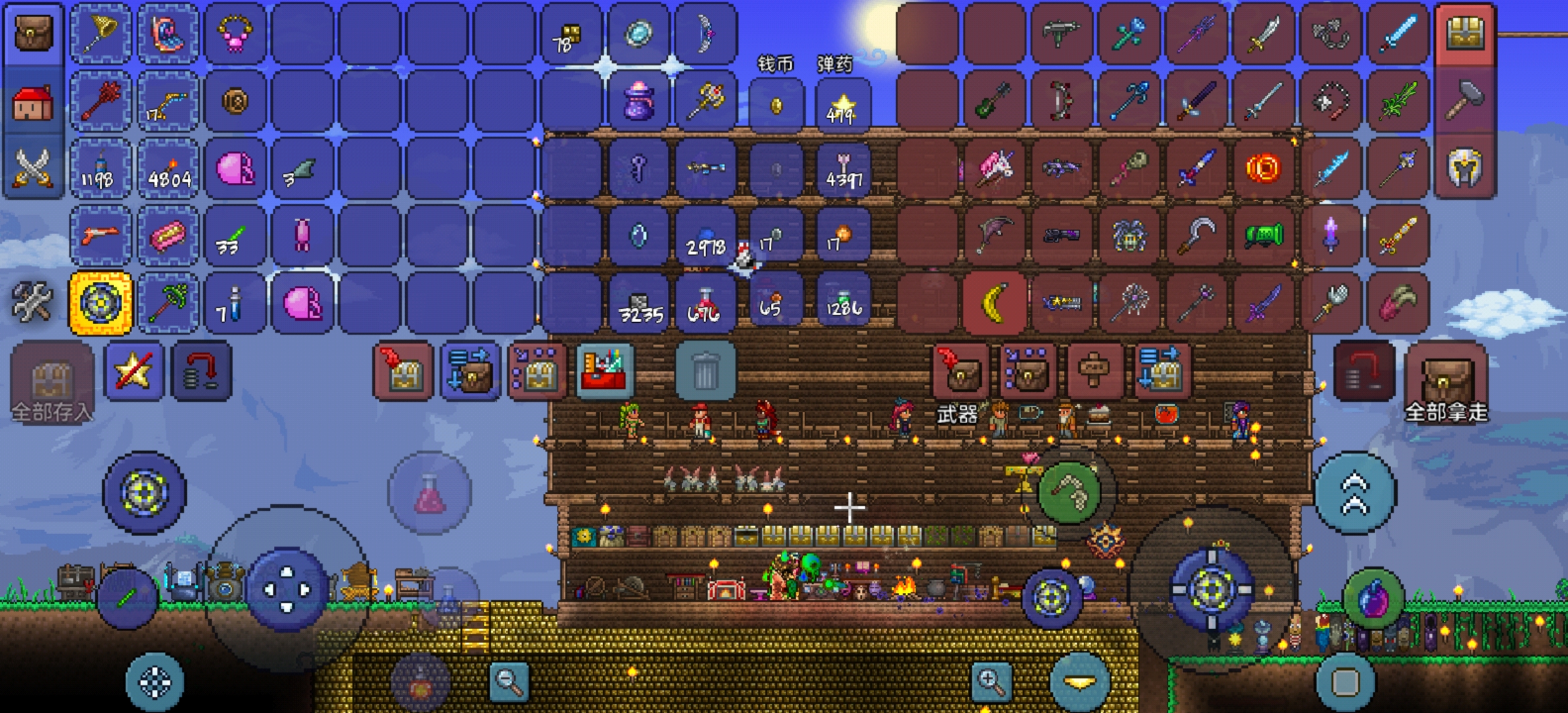Switch to the crossed swords tab
Screen dimensions: 1568x713
(33, 168)
